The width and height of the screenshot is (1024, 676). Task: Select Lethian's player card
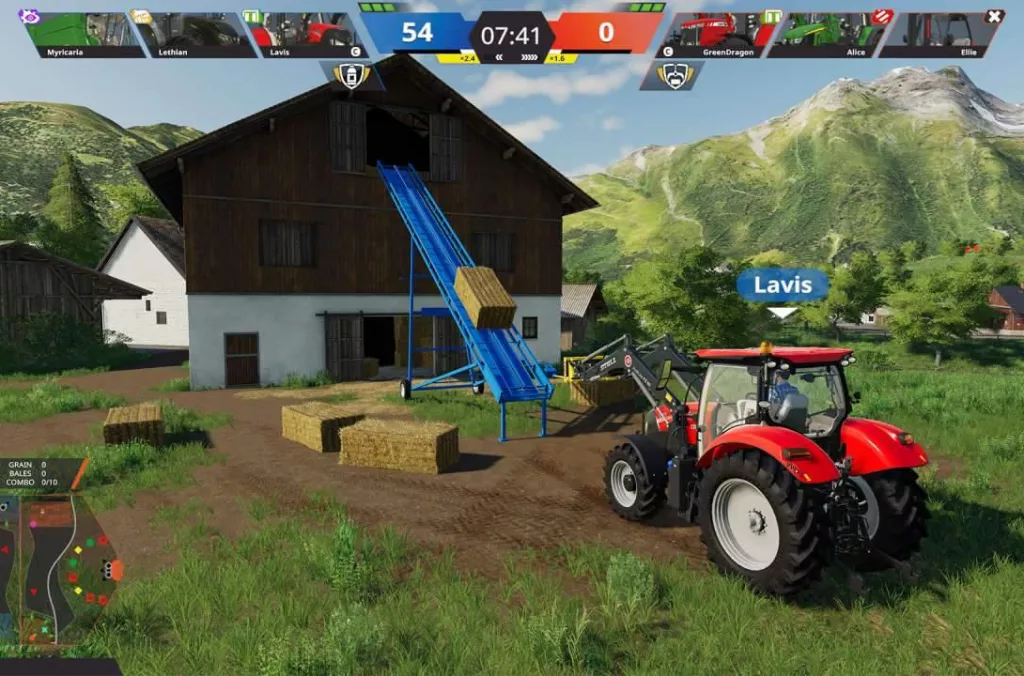[194, 34]
